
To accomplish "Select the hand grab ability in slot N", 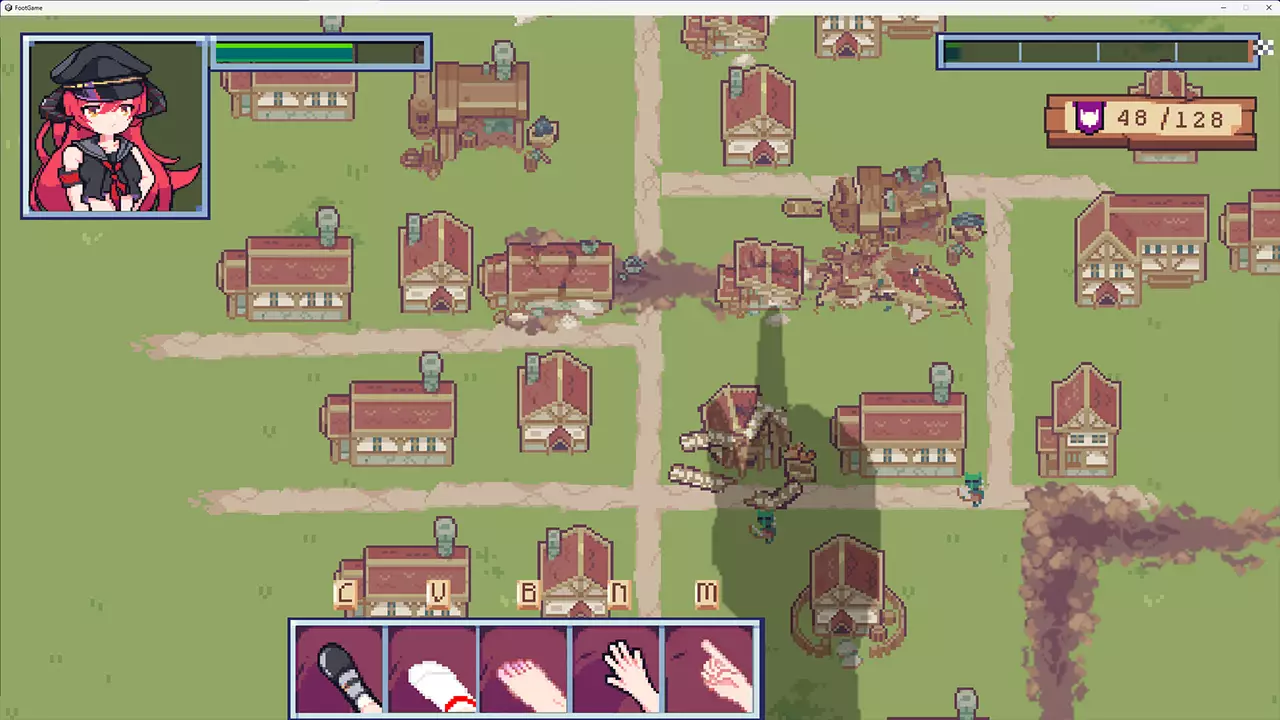I will [x=618, y=668].
